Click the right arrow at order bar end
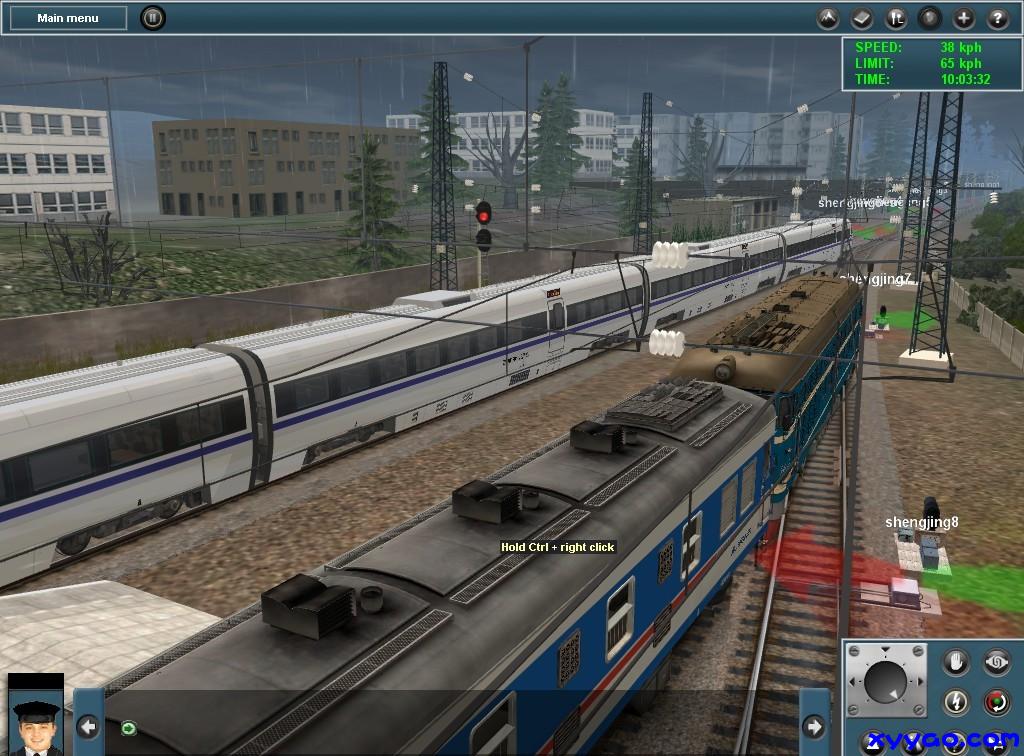 click(815, 726)
